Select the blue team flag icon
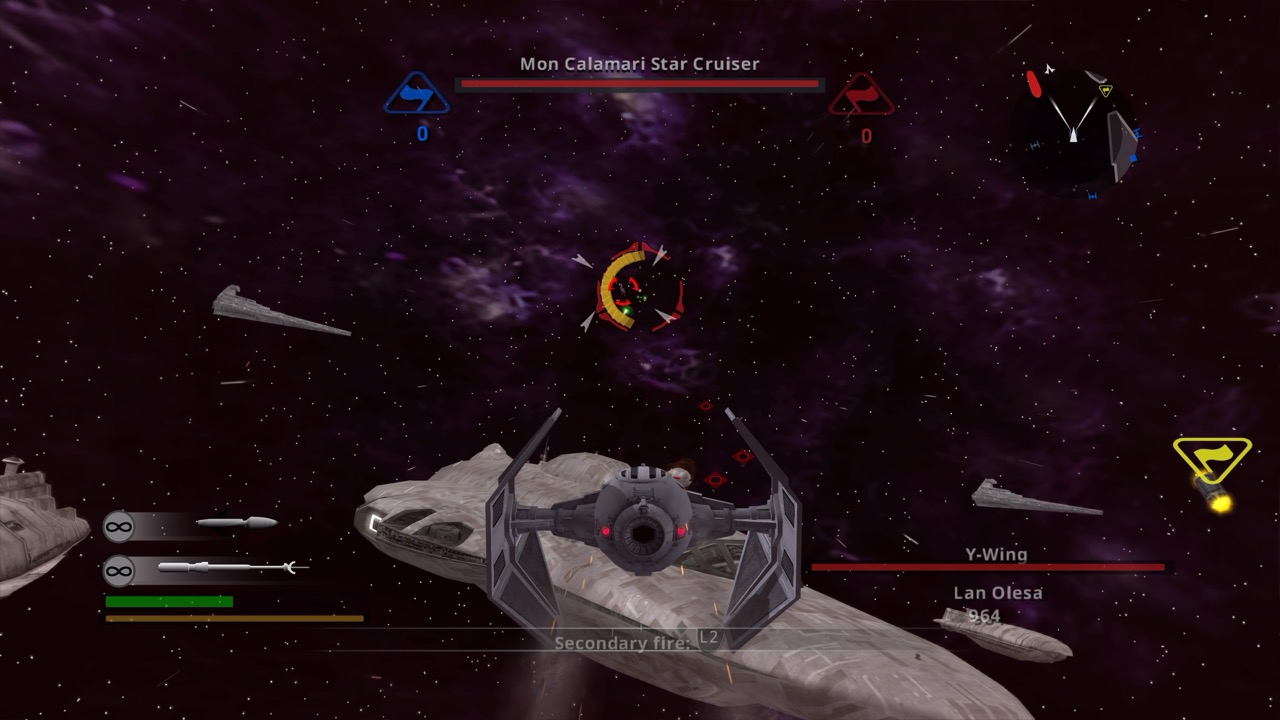1280x720 pixels. point(415,95)
